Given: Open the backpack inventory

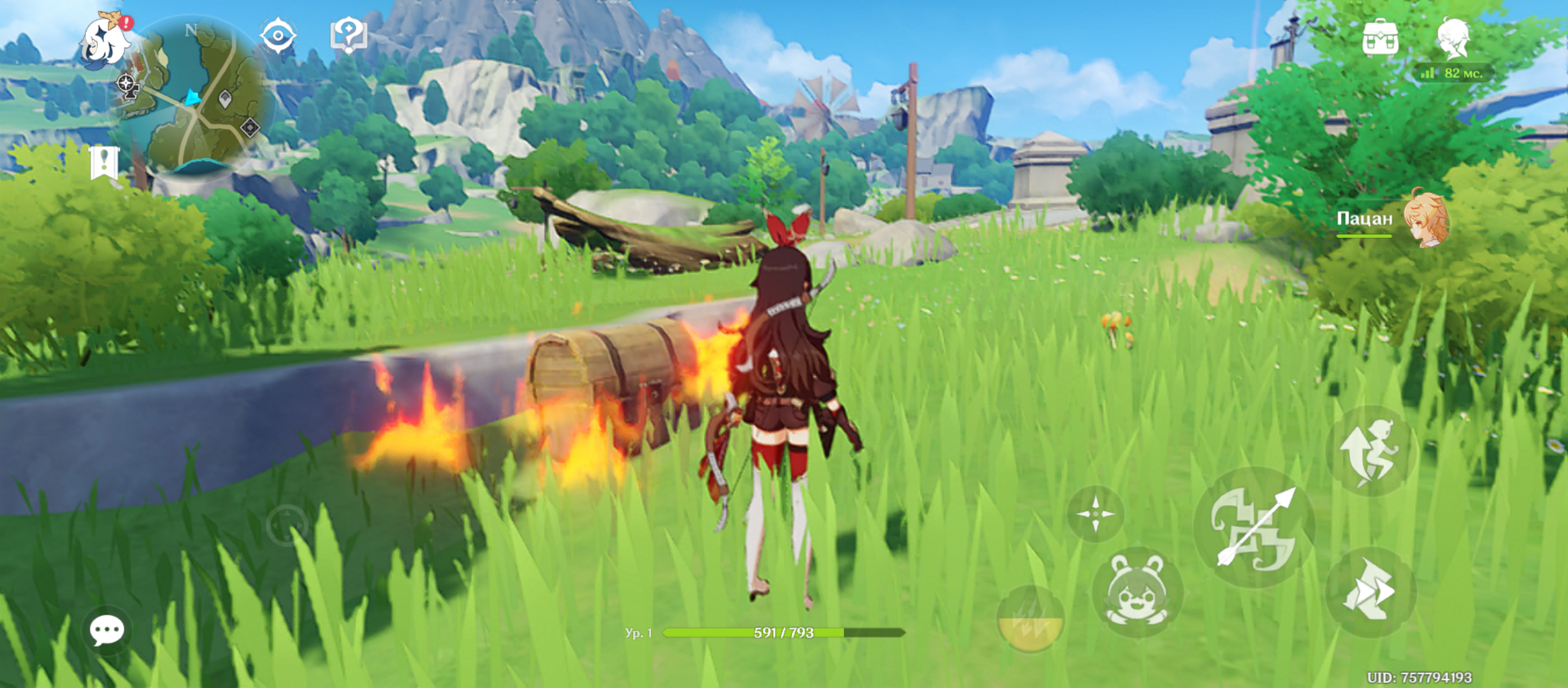Looking at the screenshot, I should point(1380,38).
